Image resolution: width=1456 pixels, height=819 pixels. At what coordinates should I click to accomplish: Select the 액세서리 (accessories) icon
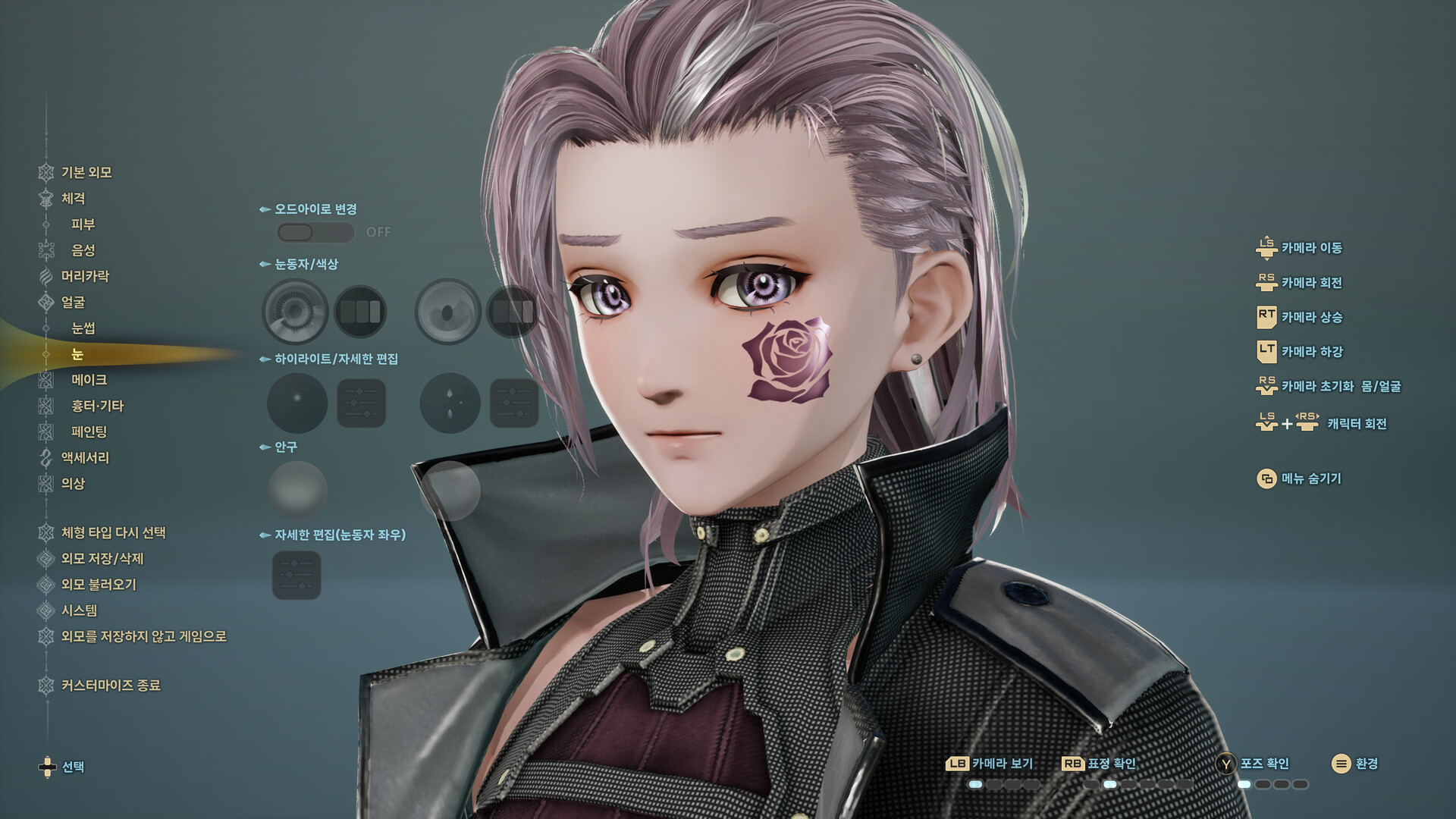45,458
